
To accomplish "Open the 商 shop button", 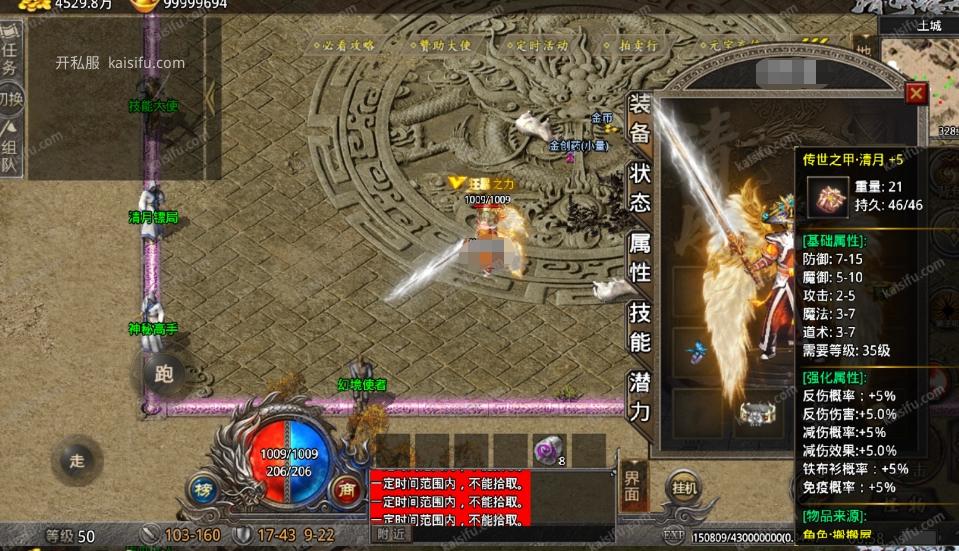I will (x=347, y=489).
